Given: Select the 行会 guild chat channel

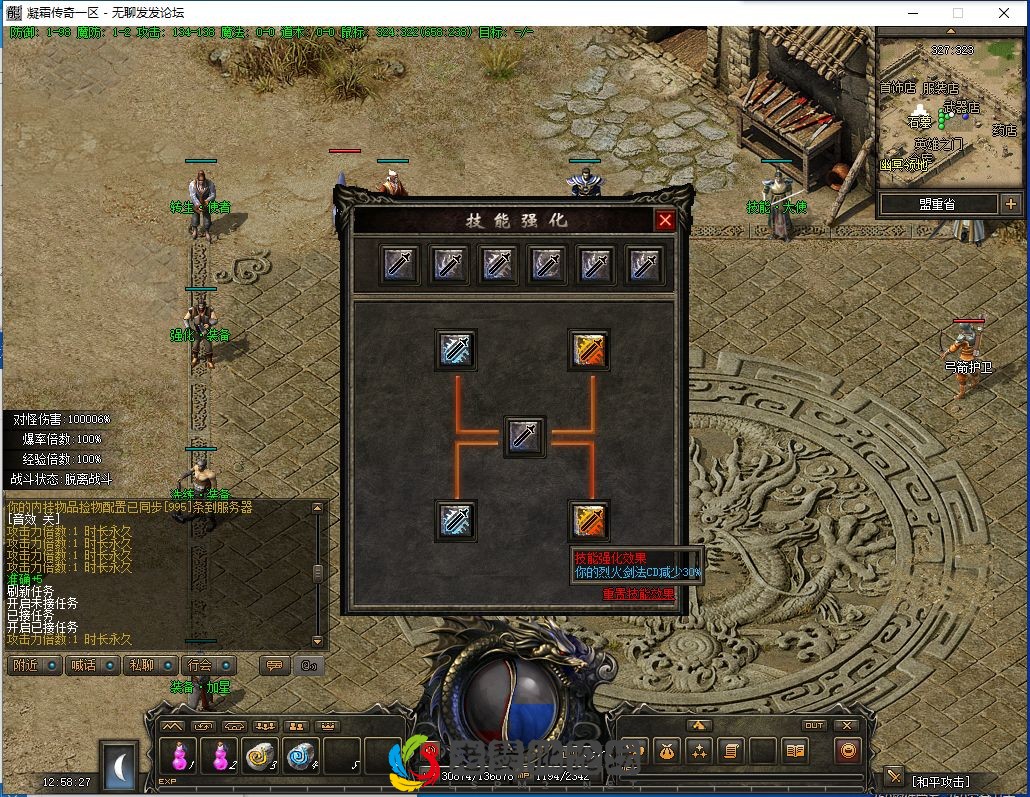Looking at the screenshot, I should click(207, 665).
